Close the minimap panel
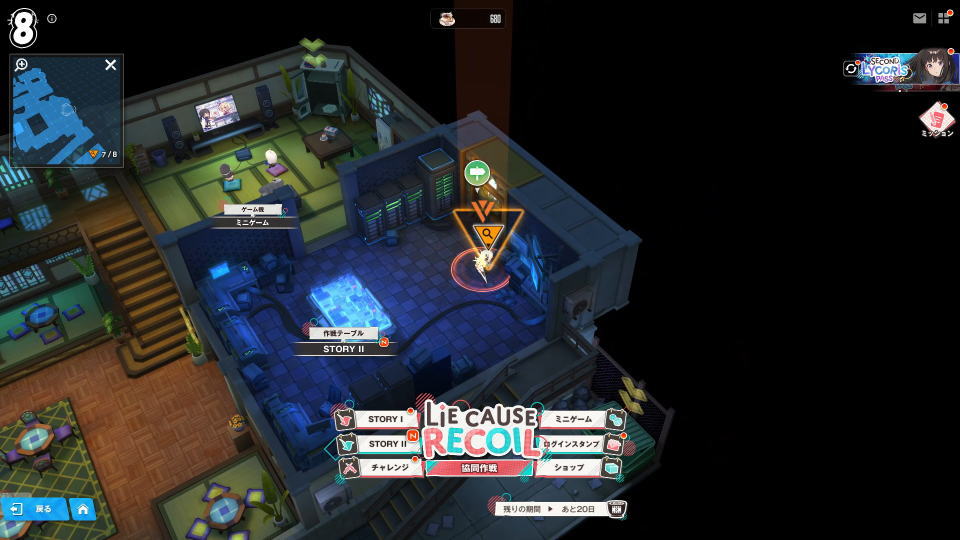The image size is (960, 540). [x=111, y=65]
